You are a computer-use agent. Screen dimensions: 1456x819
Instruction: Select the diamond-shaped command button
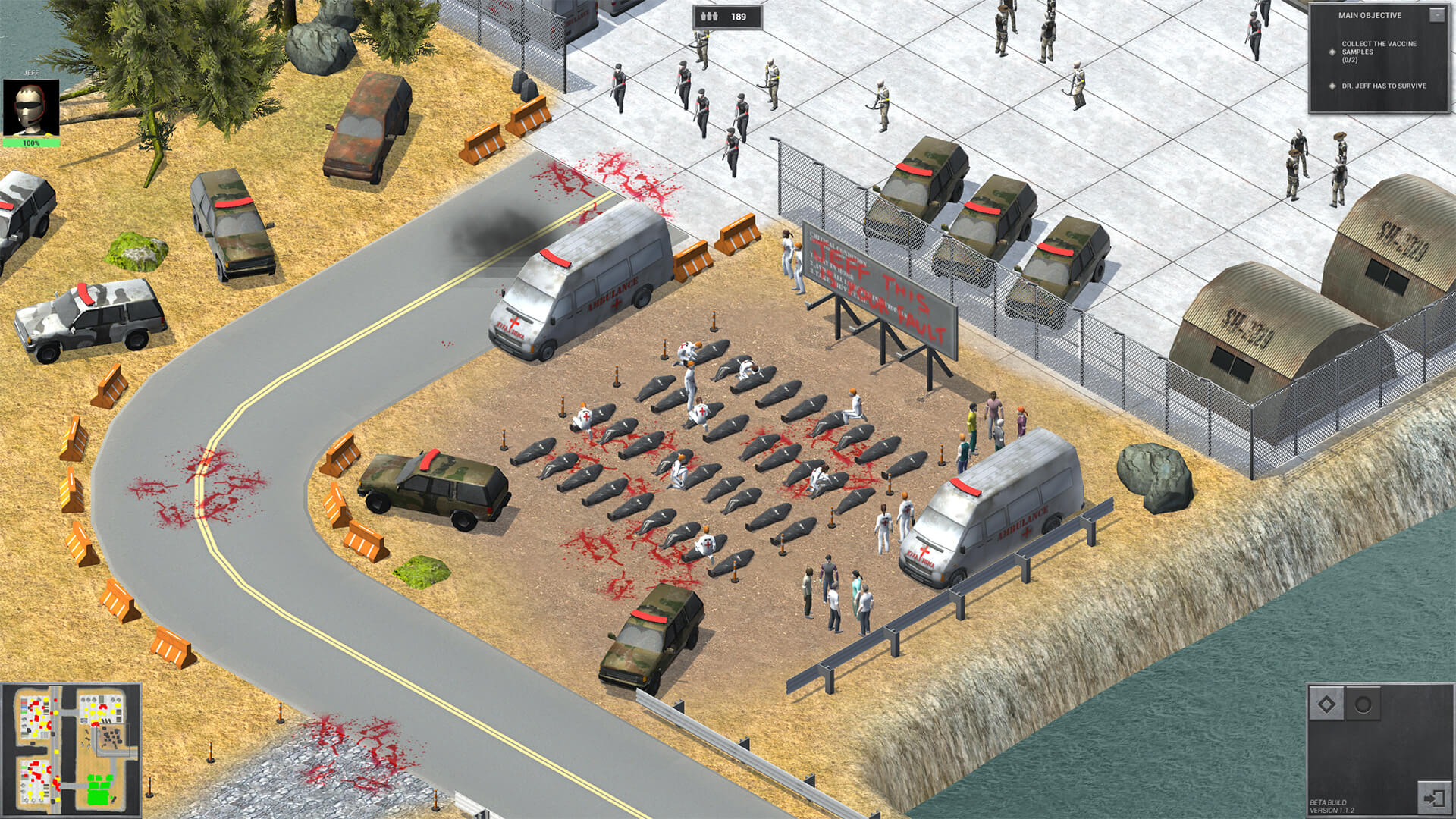1326,704
